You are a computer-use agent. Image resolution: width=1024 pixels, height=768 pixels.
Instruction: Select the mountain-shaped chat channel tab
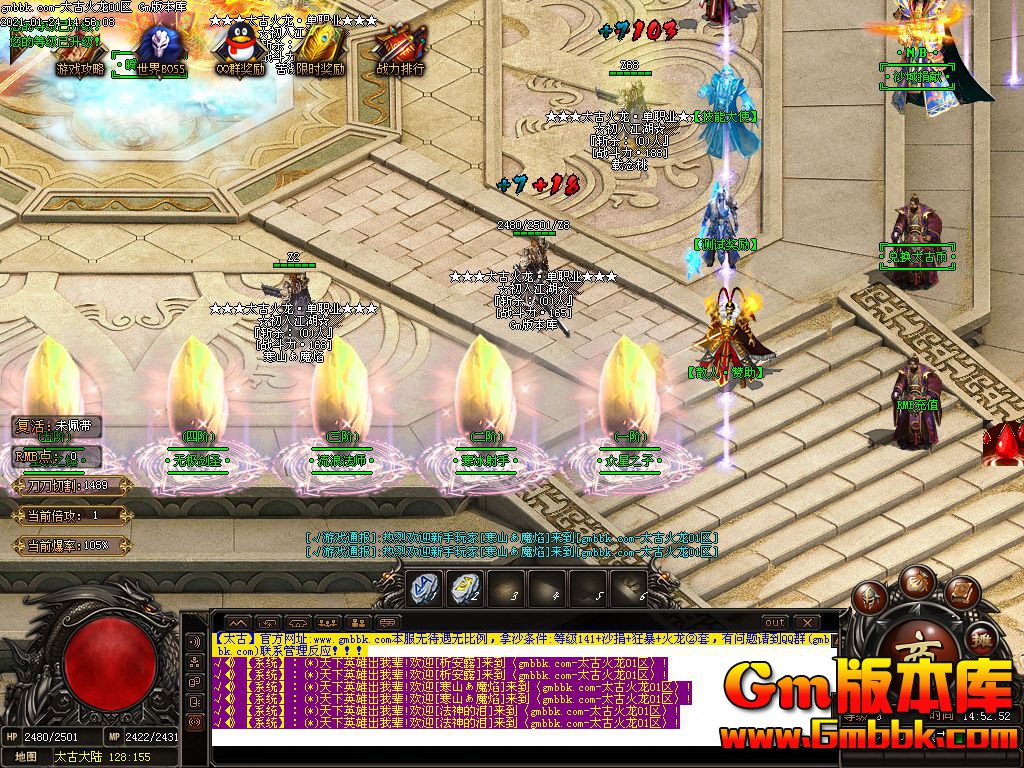[237, 622]
